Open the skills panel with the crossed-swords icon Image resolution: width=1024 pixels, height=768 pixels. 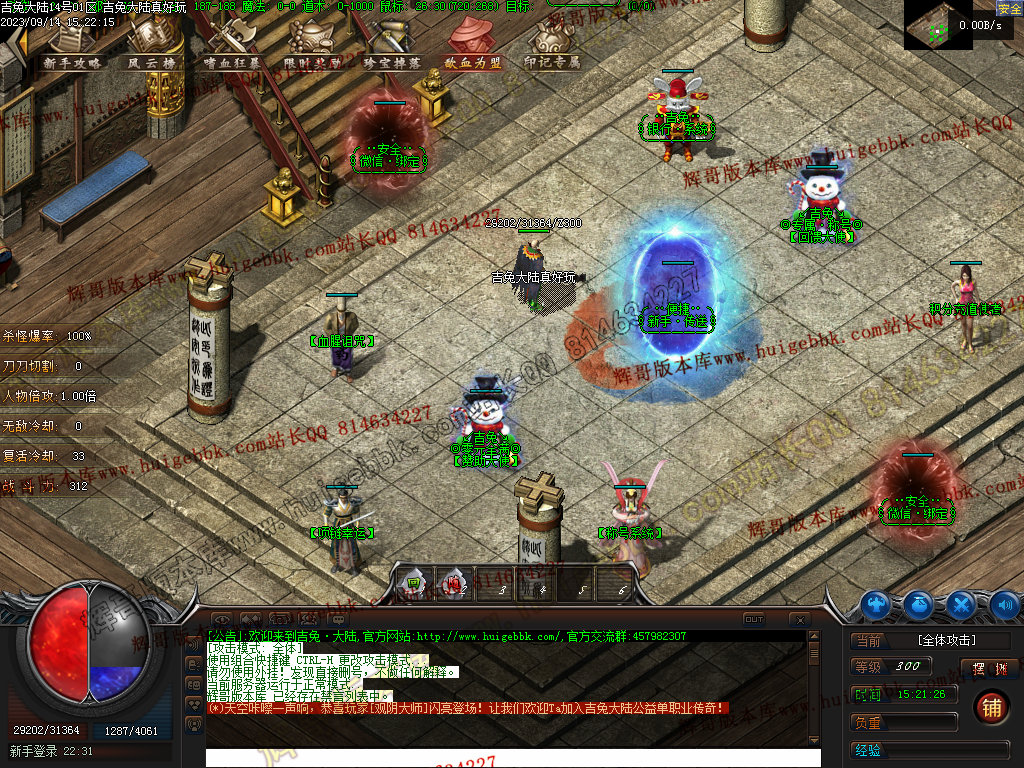(x=961, y=604)
